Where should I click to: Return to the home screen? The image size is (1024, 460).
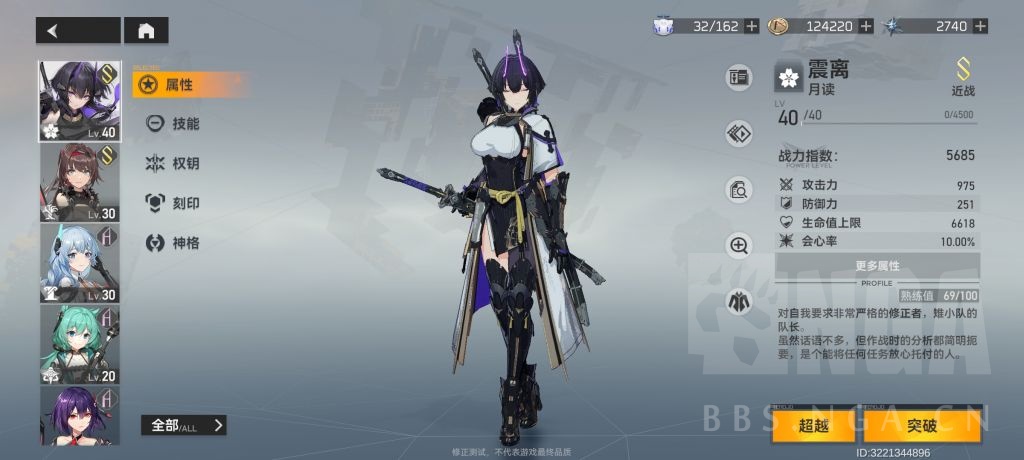146,31
